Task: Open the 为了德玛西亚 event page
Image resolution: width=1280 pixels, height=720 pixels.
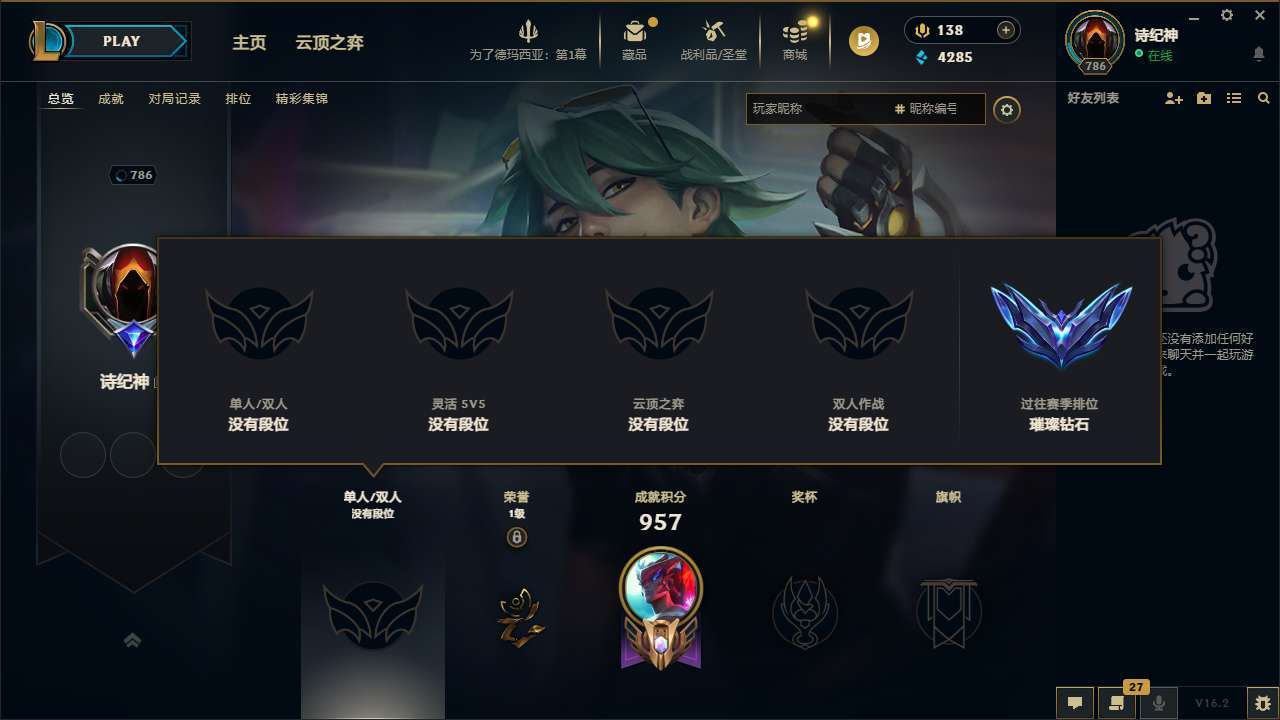Action: tap(528, 40)
